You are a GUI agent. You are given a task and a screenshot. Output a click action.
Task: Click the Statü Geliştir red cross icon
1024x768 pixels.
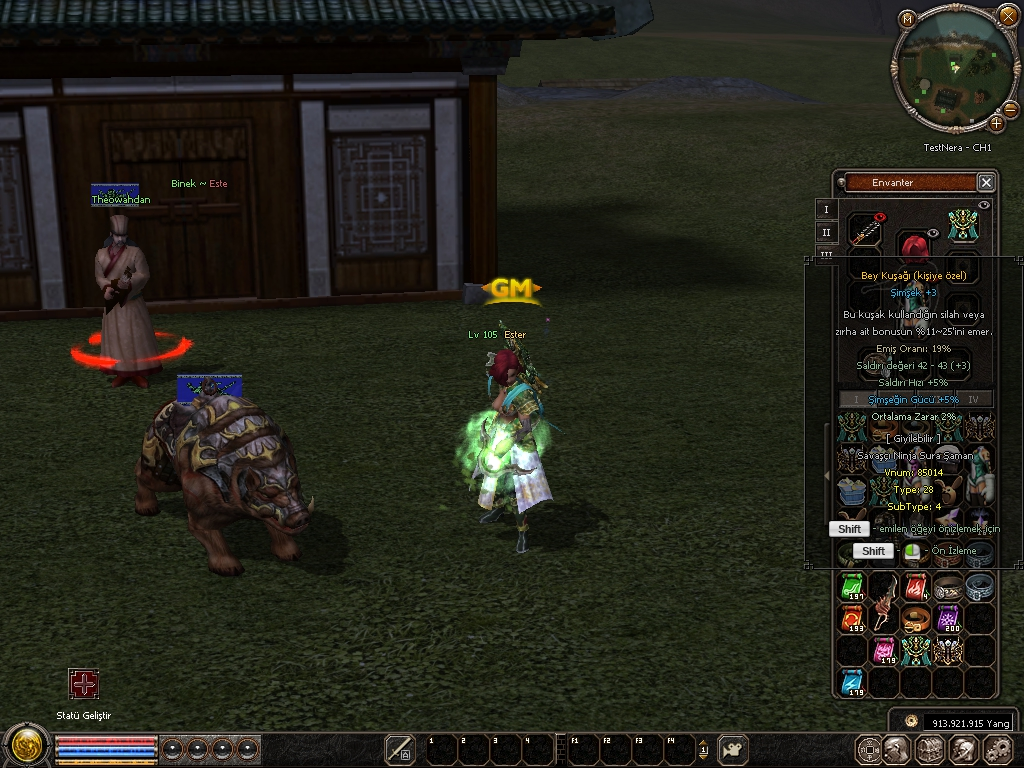(x=84, y=684)
